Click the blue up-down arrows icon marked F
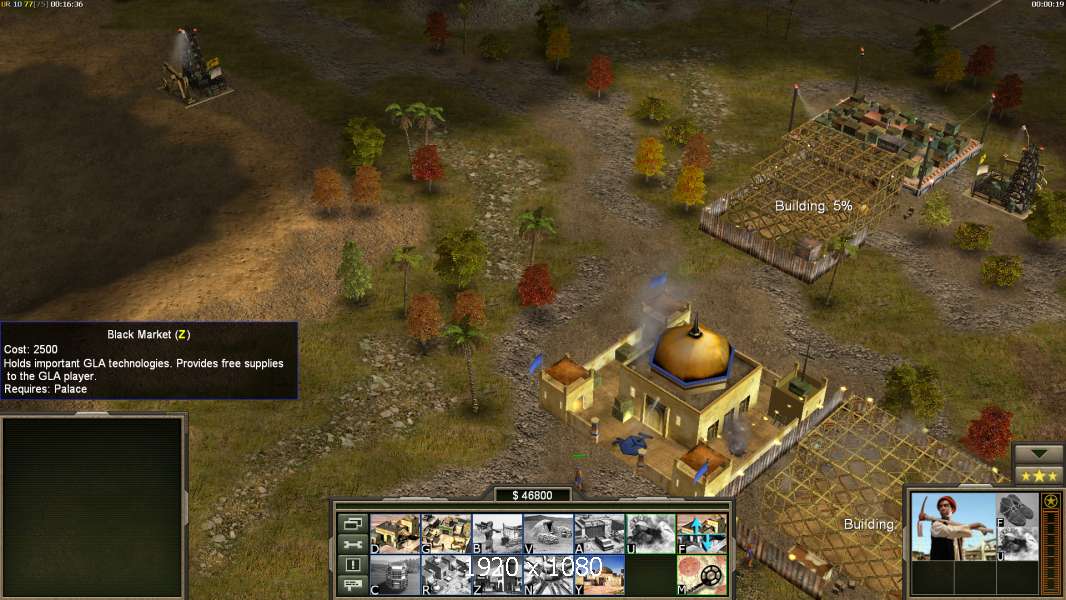The image size is (1066, 600). coord(701,534)
